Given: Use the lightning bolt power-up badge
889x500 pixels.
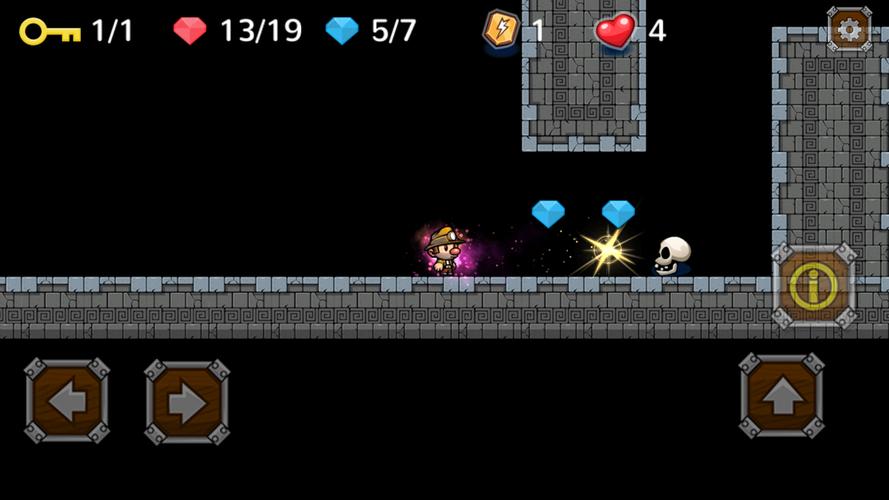Looking at the screenshot, I should [501, 30].
